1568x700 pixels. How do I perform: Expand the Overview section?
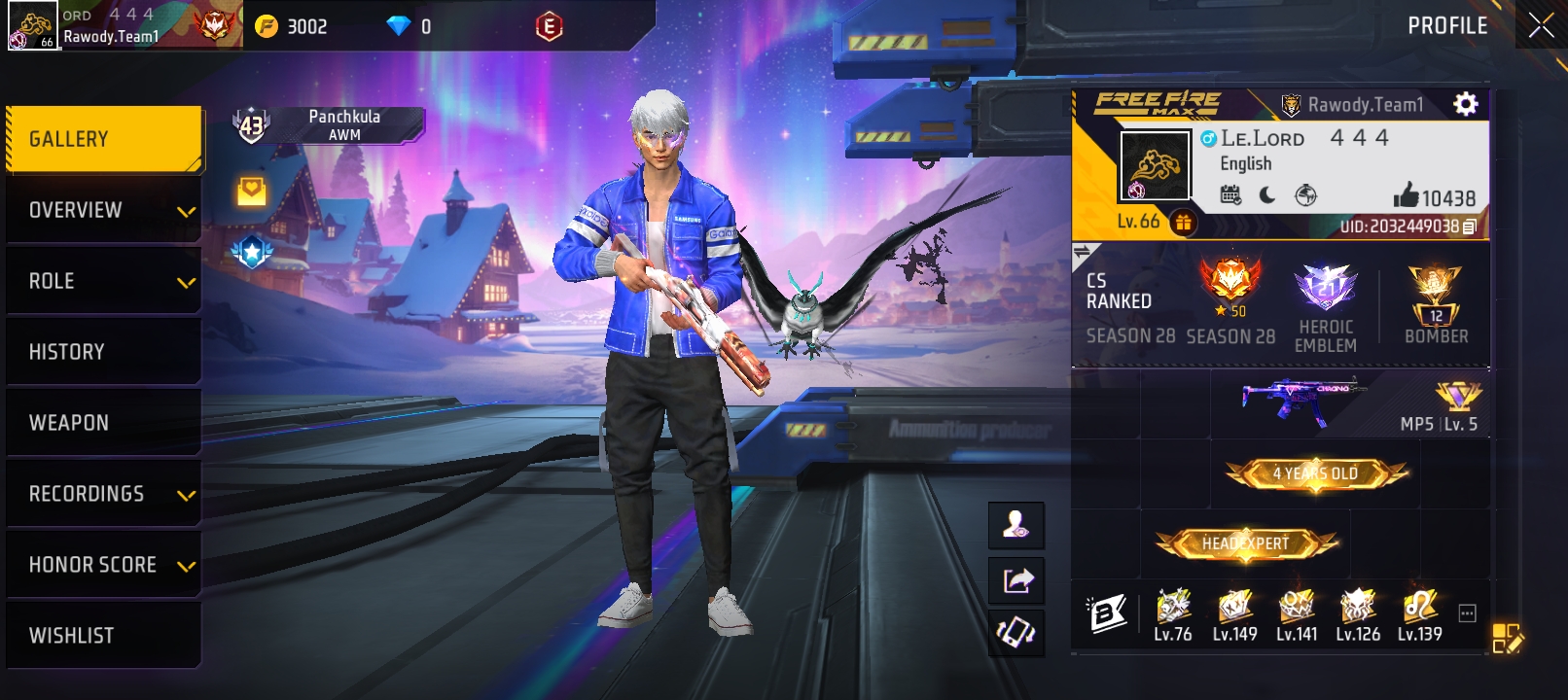103,210
